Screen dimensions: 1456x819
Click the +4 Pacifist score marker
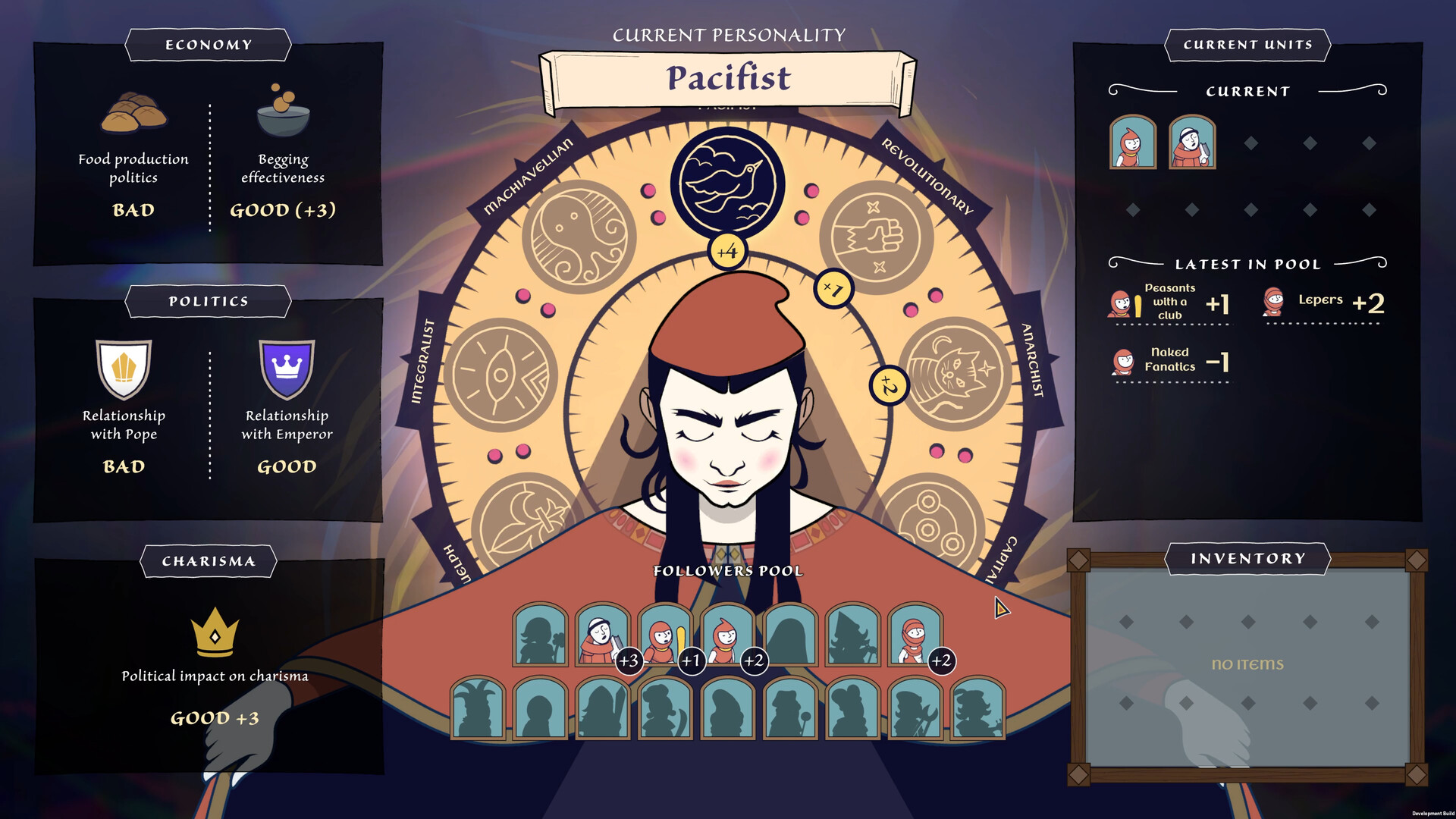click(729, 253)
